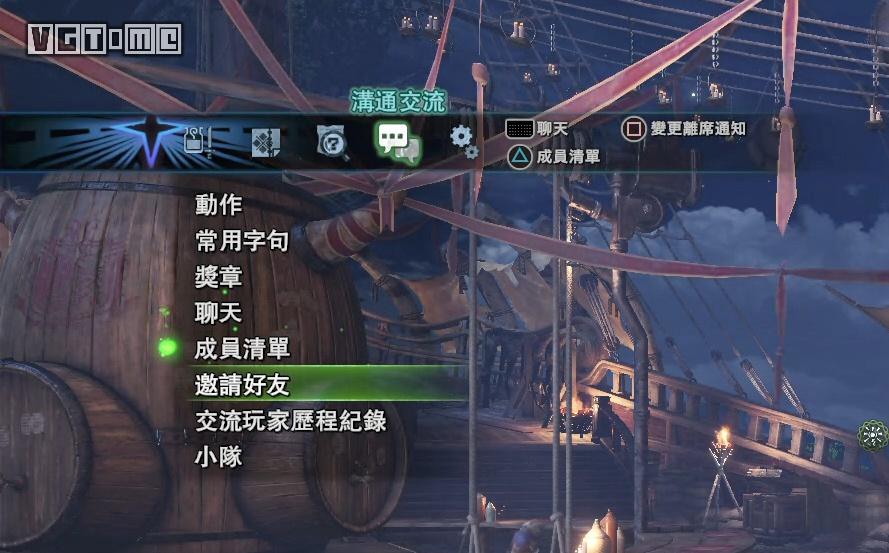Open the question-mark magnifier tab
Screen dimensions: 889x553
[332, 143]
